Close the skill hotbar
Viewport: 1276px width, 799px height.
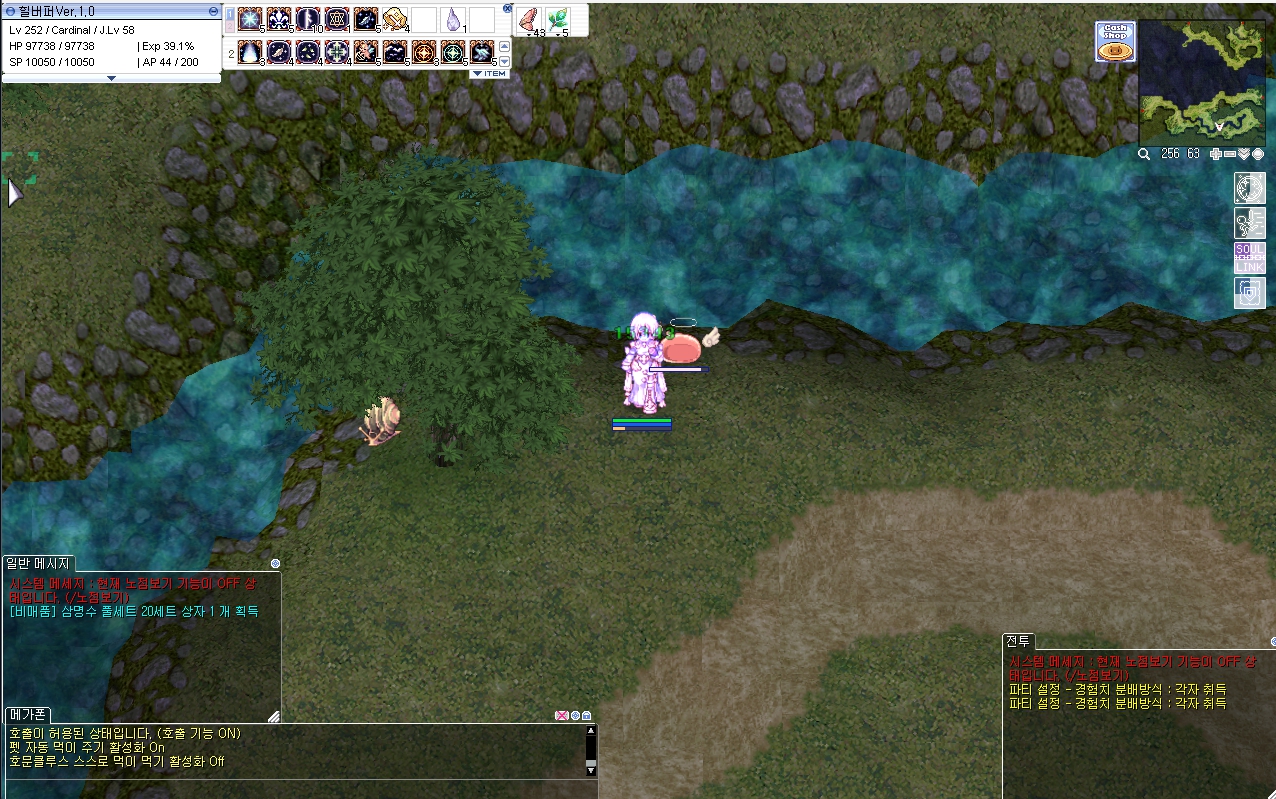[507, 9]
